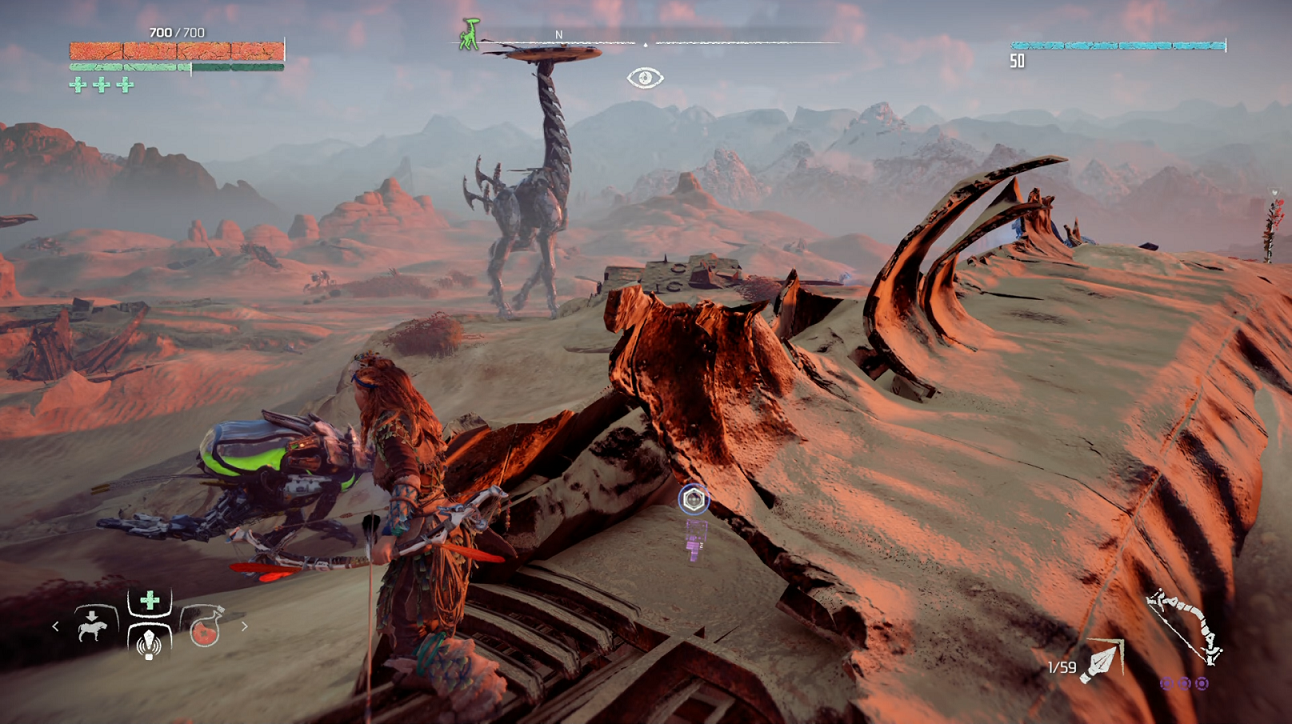1292x724 pixels.
Task: Click the stealth visibility eye icon
Action: click(645, 78)
